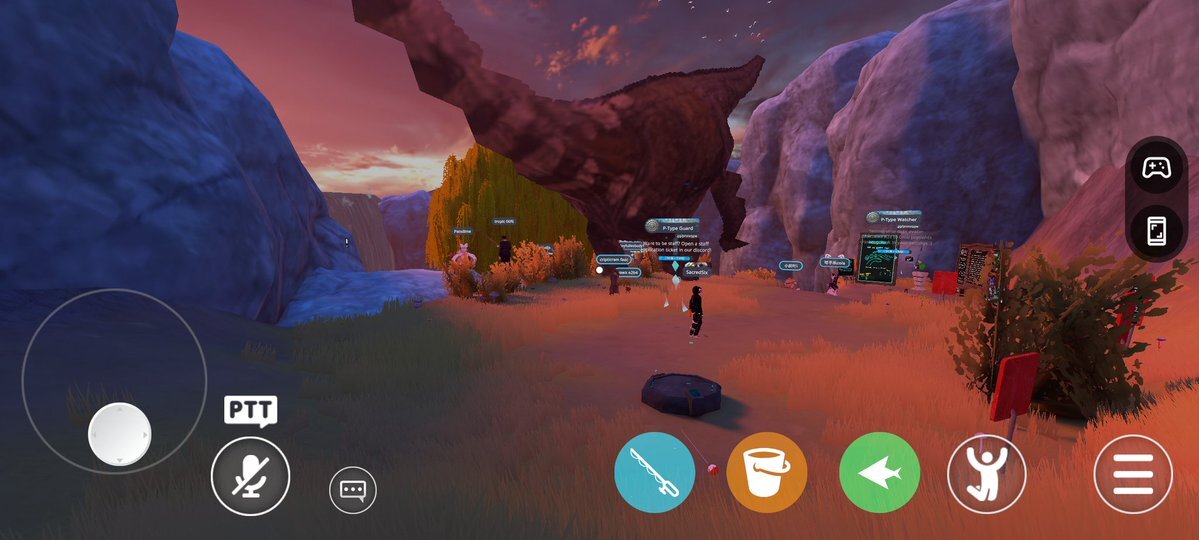This screenshot has width=1199, height=540.
Task: Tap the PTT push-to-talk badge
Action: point(250,410)
